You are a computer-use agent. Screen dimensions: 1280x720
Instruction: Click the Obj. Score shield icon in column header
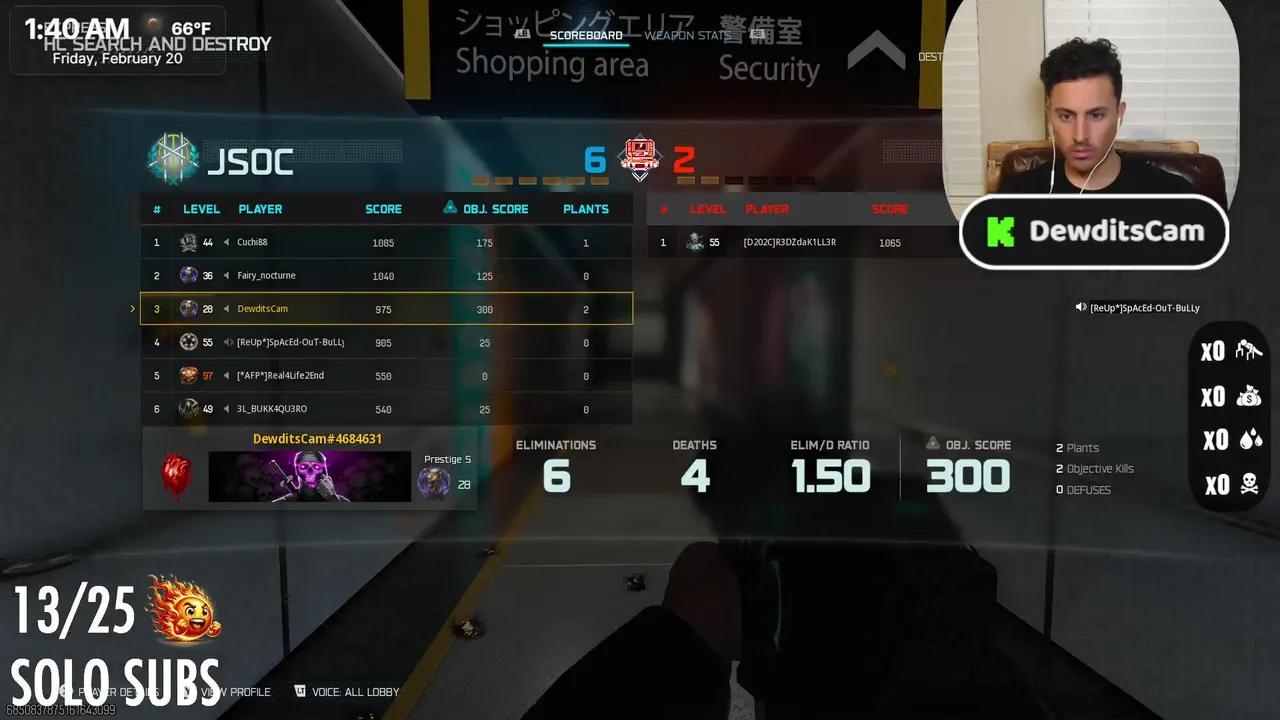(x=449, y=208)
